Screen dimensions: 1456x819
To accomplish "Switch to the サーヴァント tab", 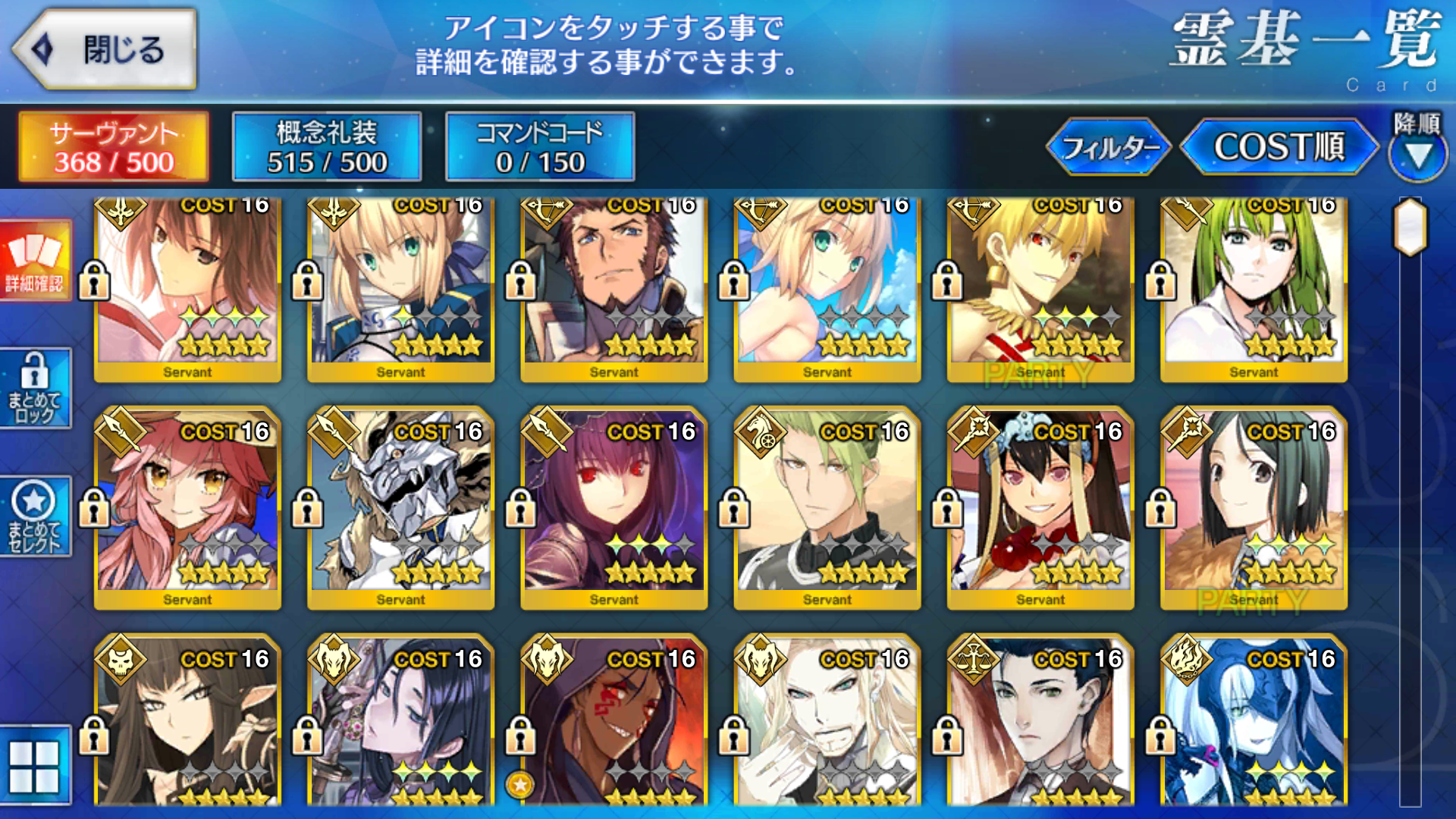I will (x=114, y=147).
